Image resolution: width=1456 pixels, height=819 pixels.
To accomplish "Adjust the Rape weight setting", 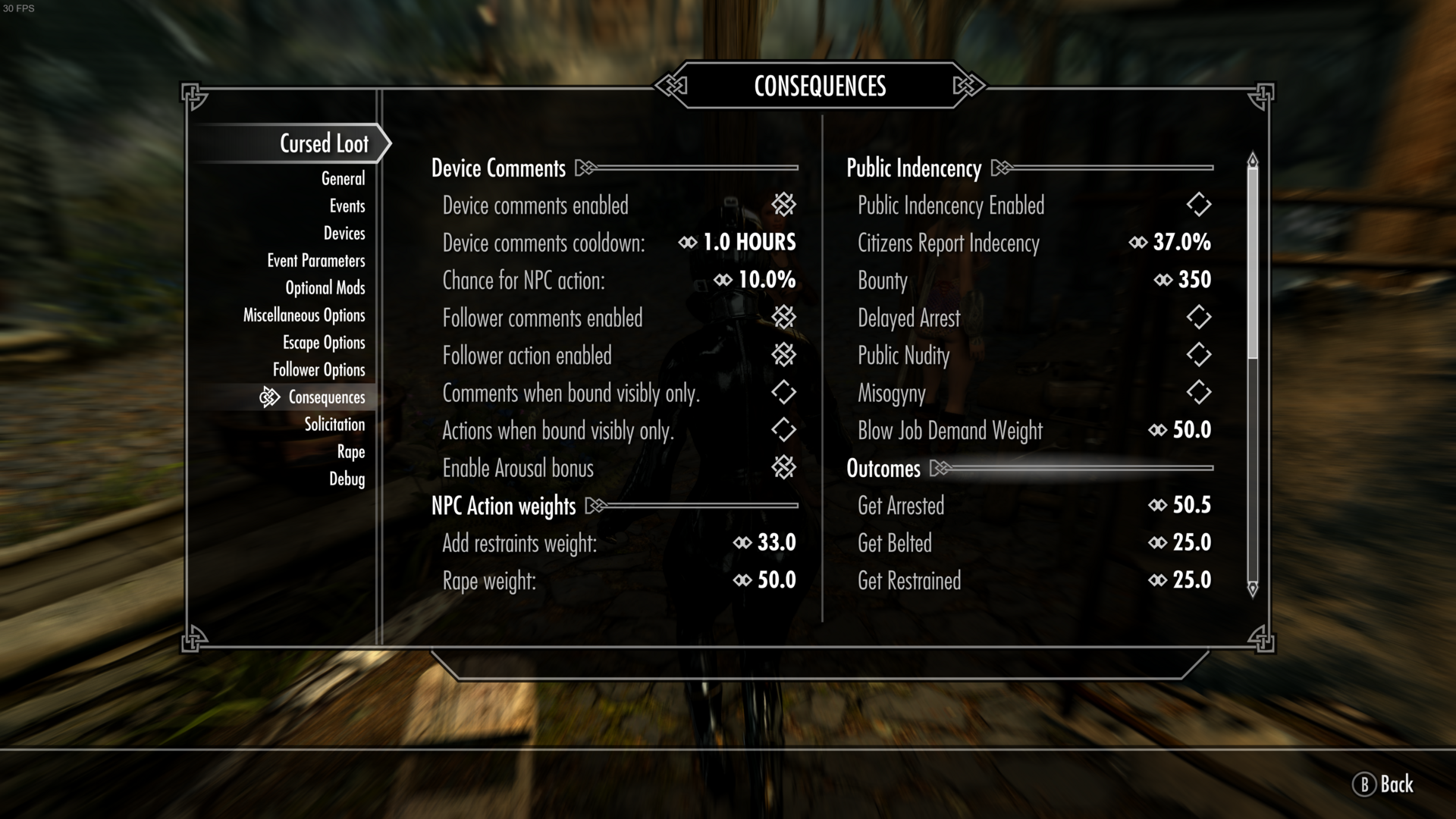I will click(x=773, y=580).
